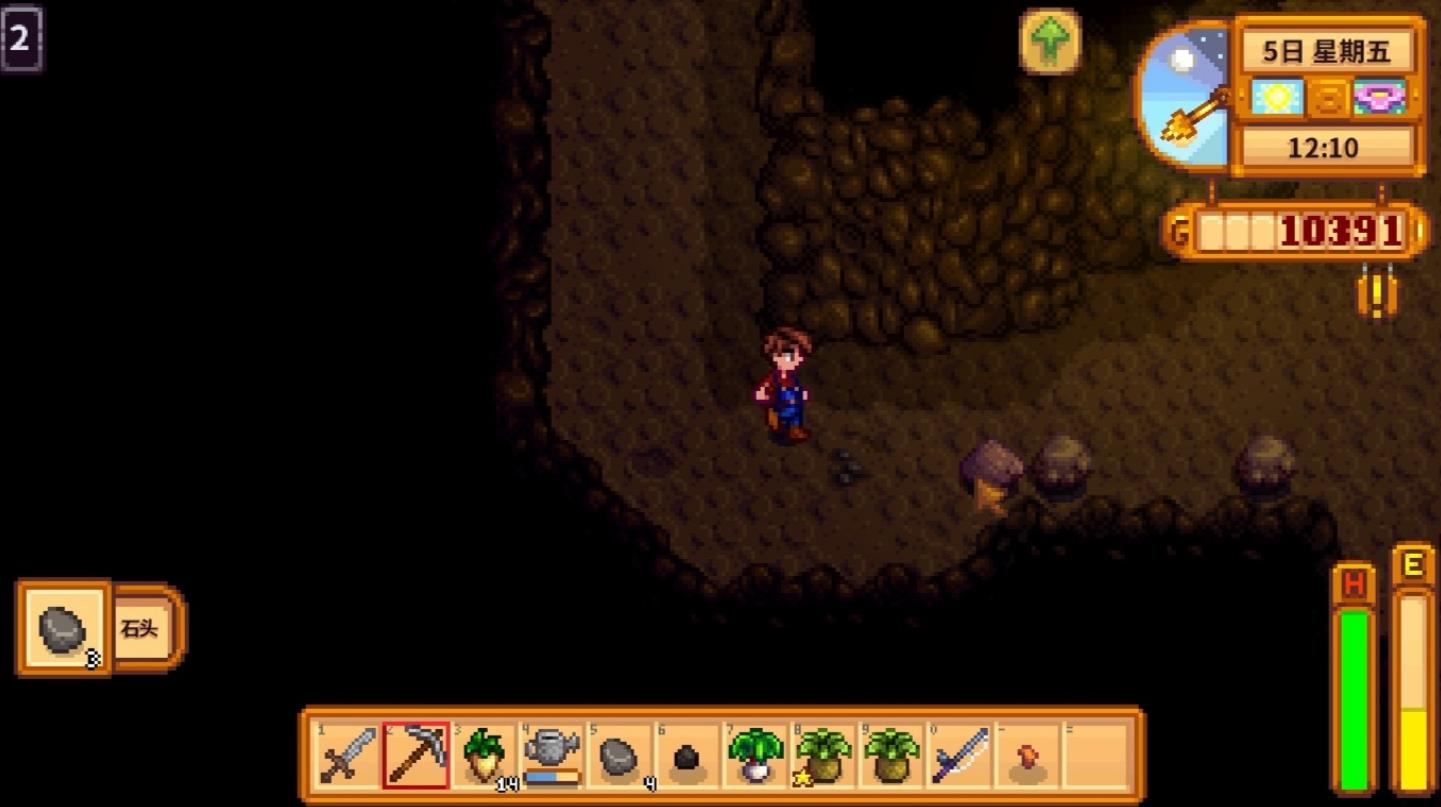Screen dimensions: 1441x807
Task: Select the stone stack in the hotbar
Action: click(619, 756)
